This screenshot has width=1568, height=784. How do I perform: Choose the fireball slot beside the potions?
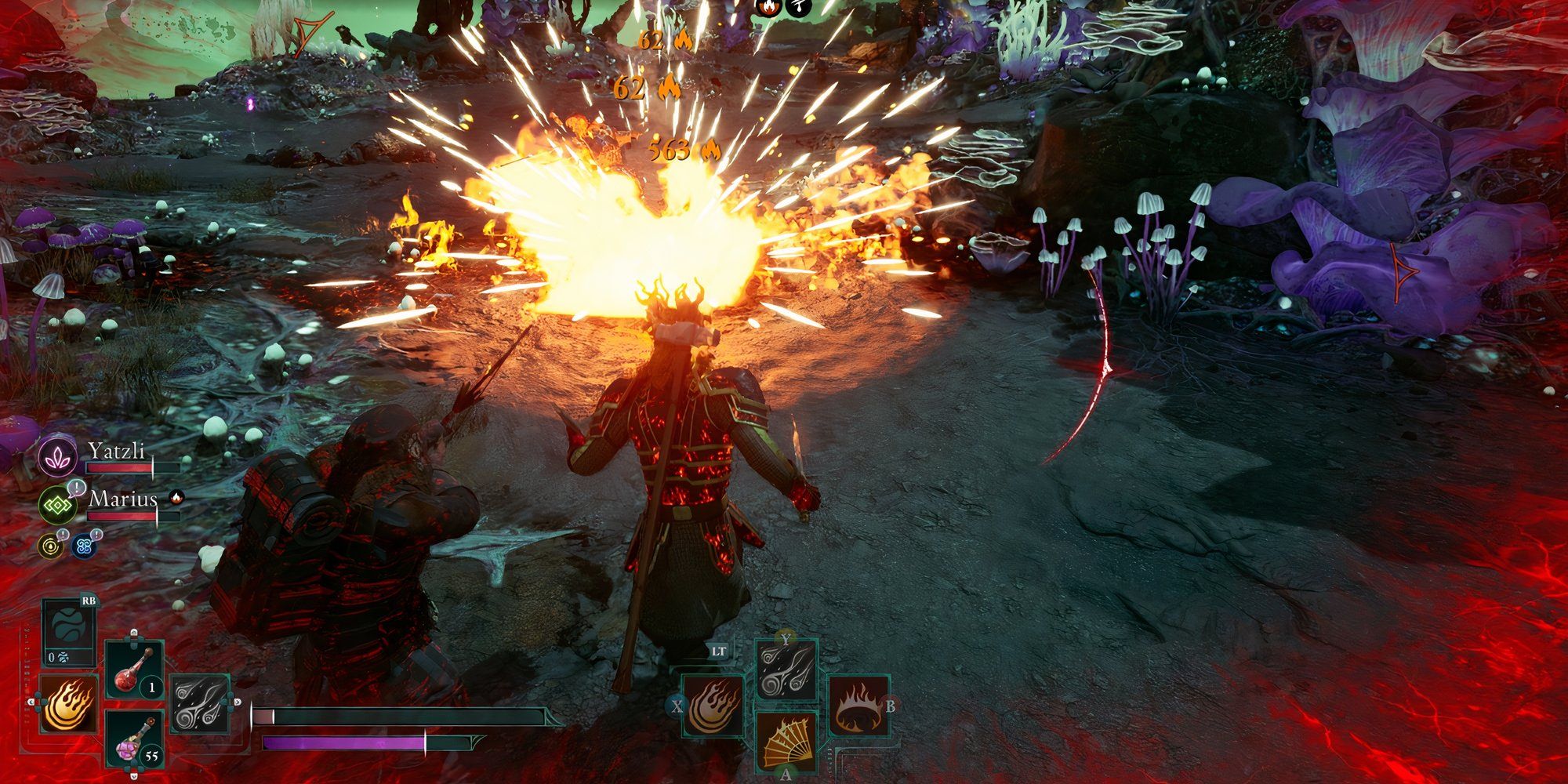(x=68, y=702)
